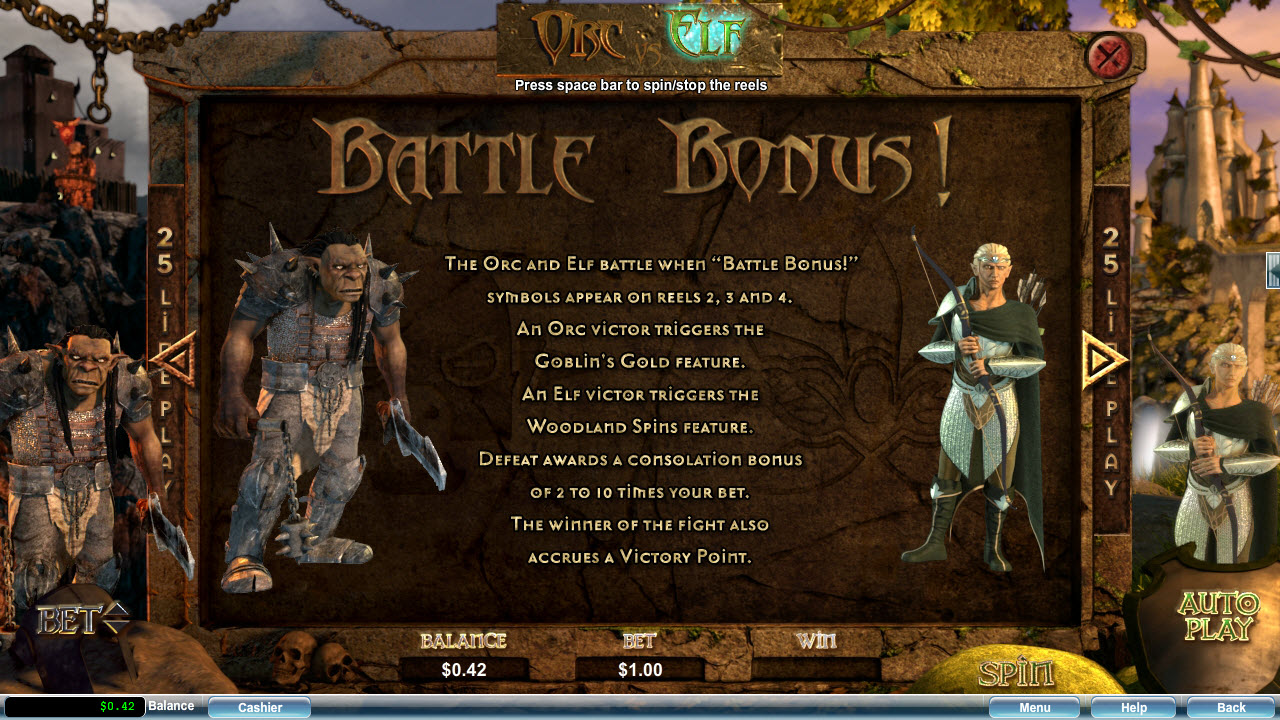This screenshot has height=720, width=1280.
Task: Go to the previous help page arrow
Action: (x=175, y=358)
